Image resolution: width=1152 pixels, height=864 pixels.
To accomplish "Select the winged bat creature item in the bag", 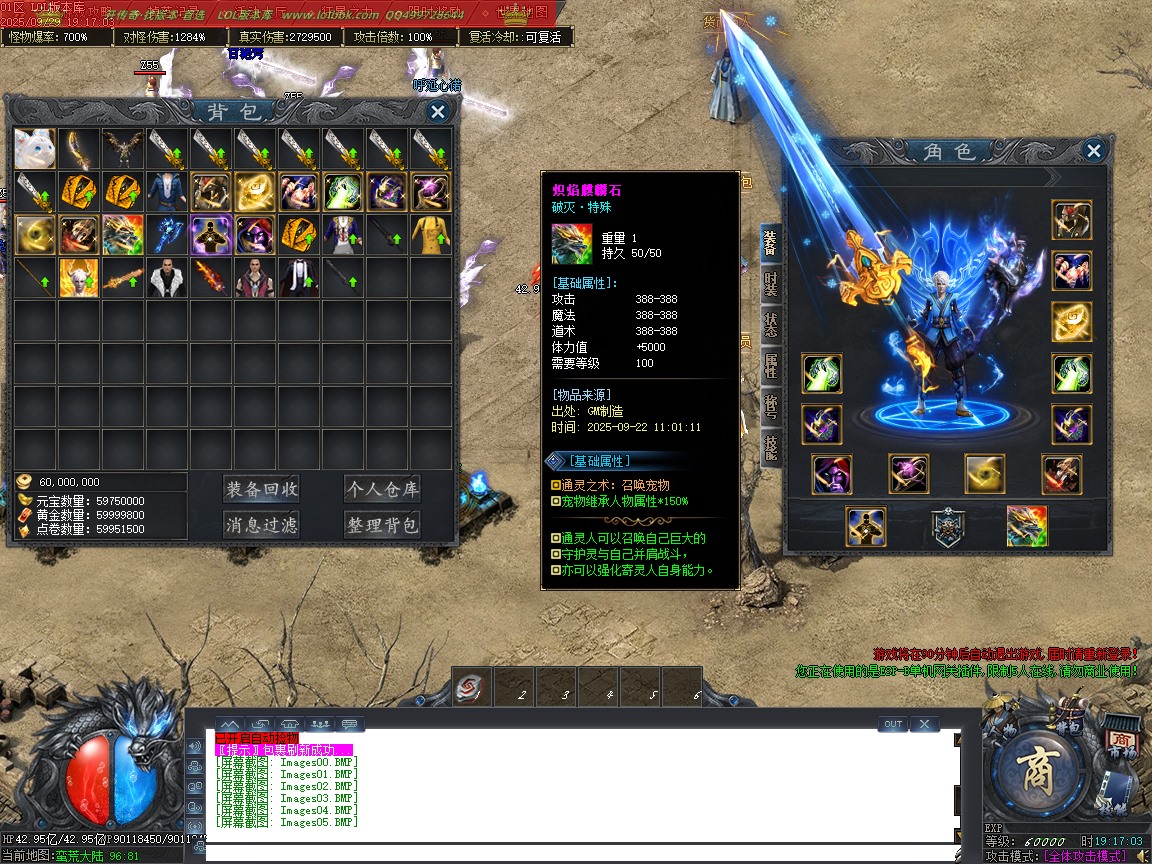I will (x=123, y=148).
